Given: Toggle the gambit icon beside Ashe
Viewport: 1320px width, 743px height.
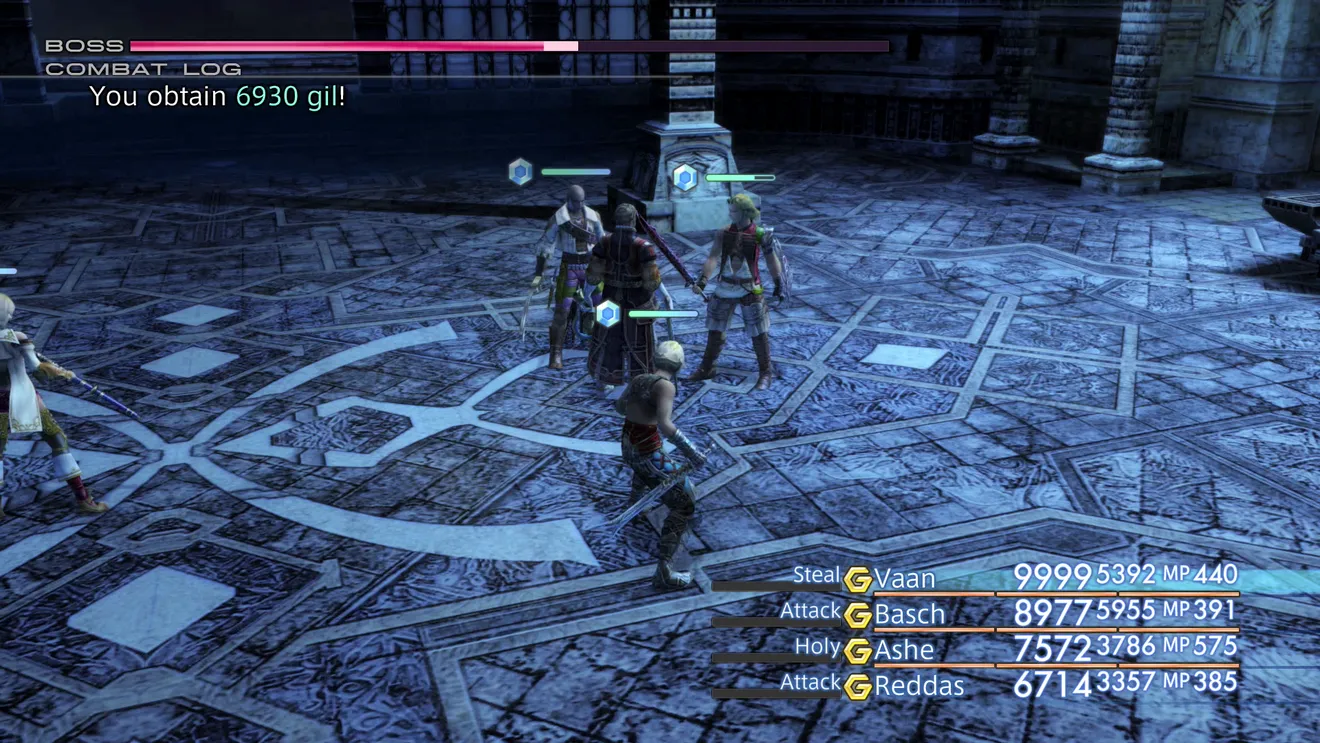Looking at the screenshot, I should point(857,651).
